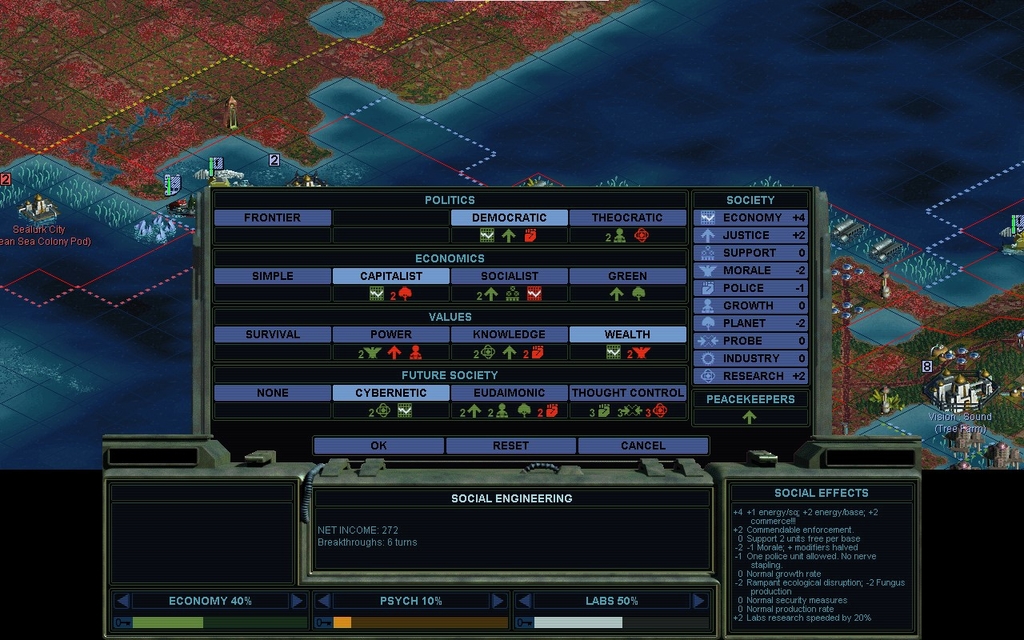The height and width of the screenshot is (640, 1024).
Task: Choose Power values
Action: coord(391,335)
